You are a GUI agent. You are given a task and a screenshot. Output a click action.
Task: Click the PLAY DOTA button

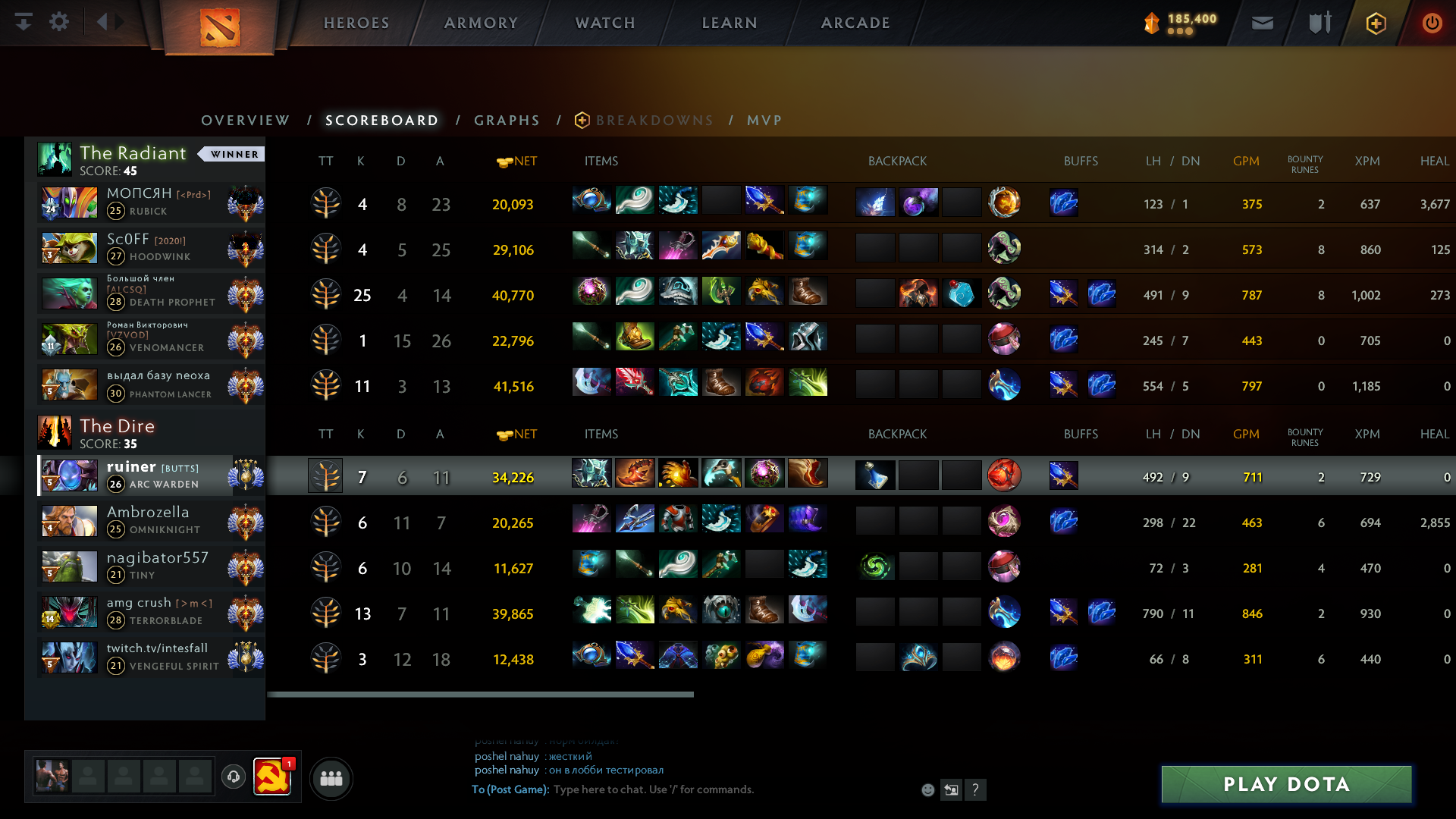click(x=1286, y=784)
